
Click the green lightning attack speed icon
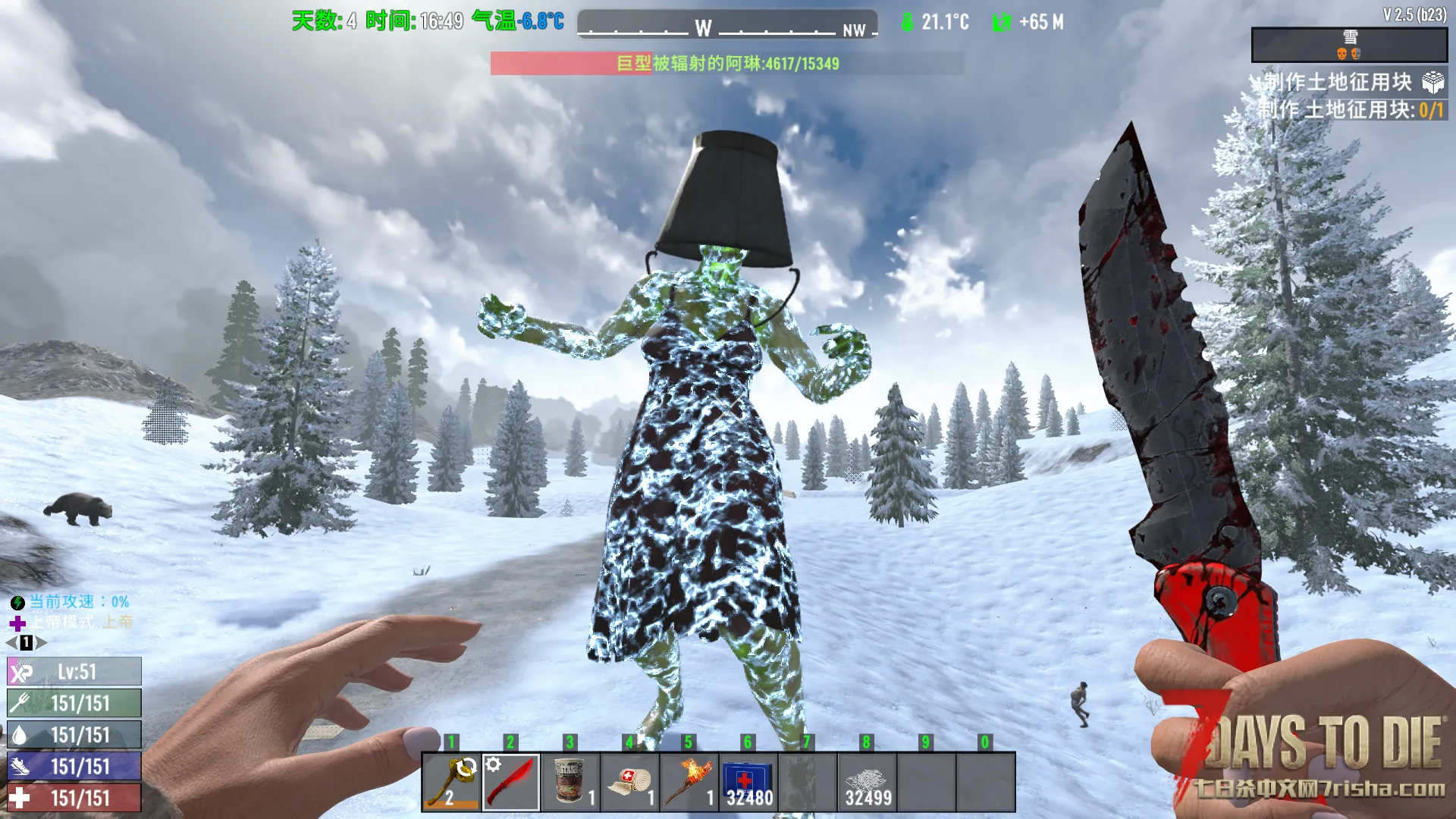click(17, 603)
